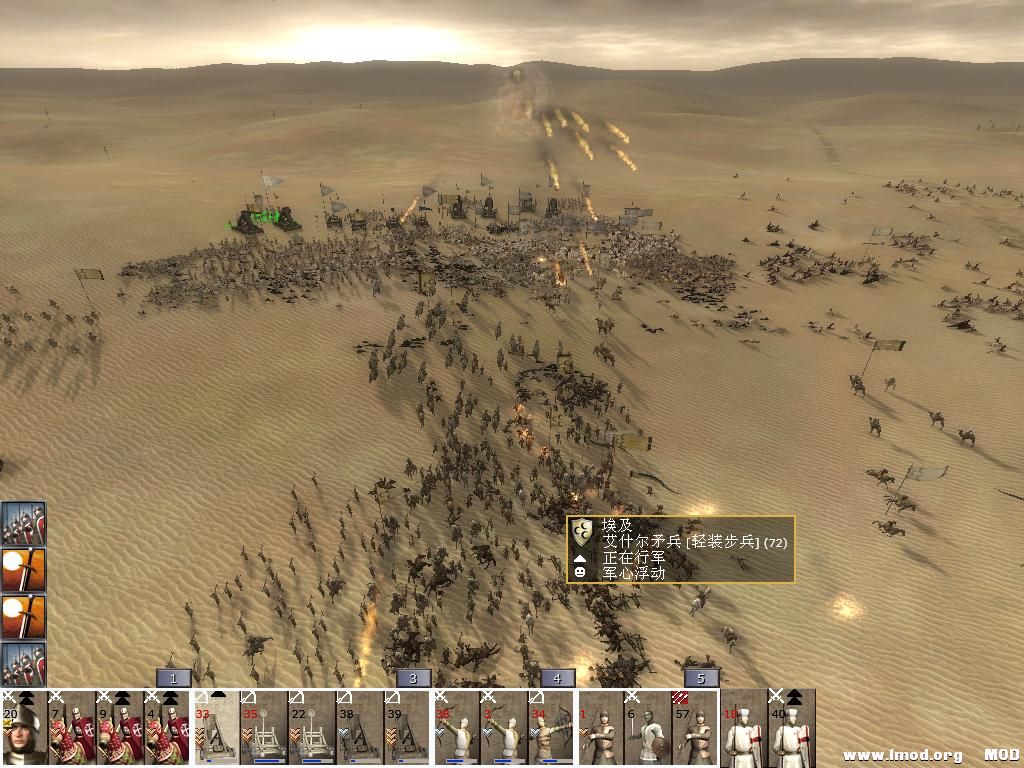Pick the archer unit card numbered 36
Image resolution: width=1024 pixels, height=768 pixels.
click(456, 728)
